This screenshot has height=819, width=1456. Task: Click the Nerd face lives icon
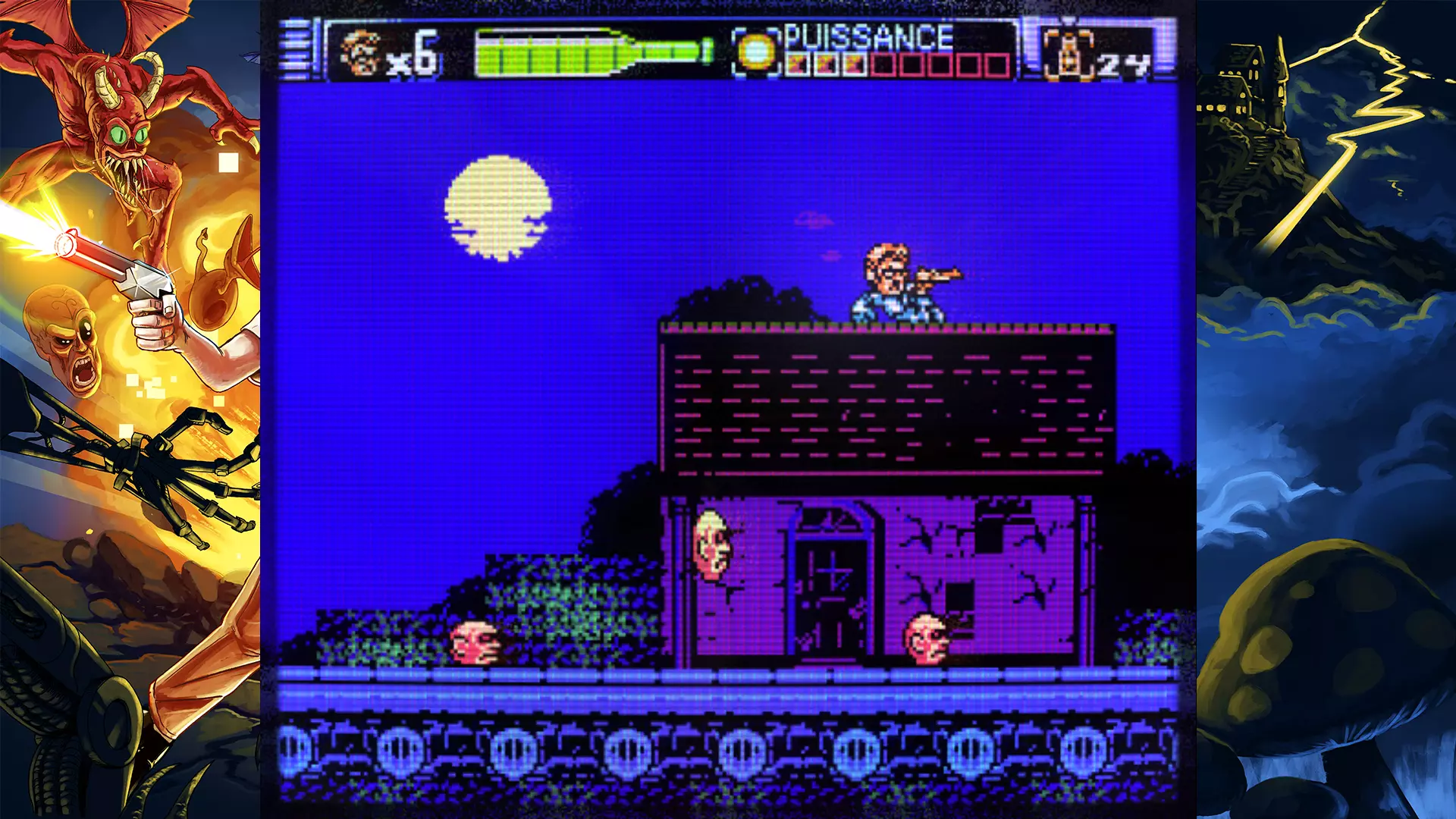[360, 53]
